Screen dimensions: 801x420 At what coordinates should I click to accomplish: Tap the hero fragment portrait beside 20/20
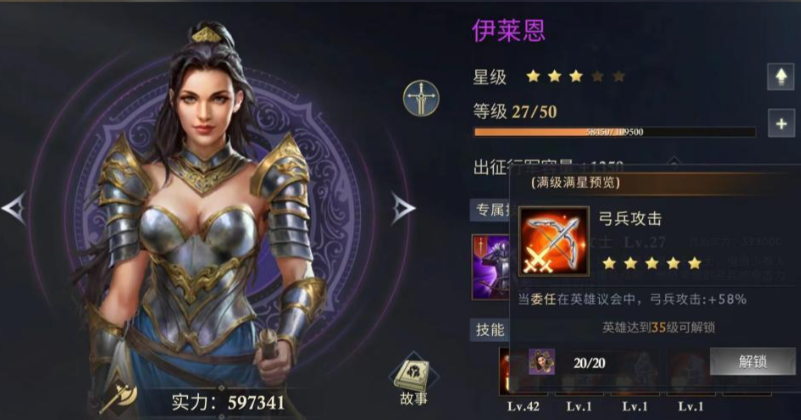tap(542, 361)
